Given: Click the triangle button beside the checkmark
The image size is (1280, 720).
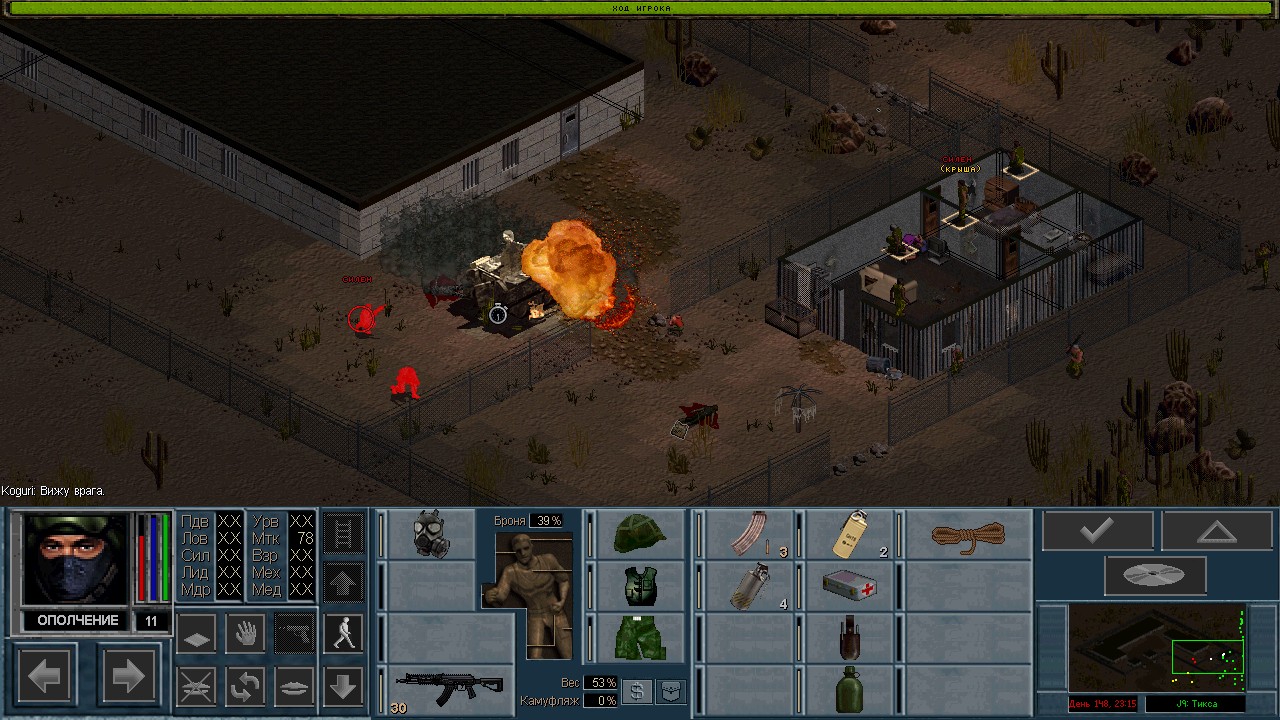Looking at the screenshot, I should 1216,531.
